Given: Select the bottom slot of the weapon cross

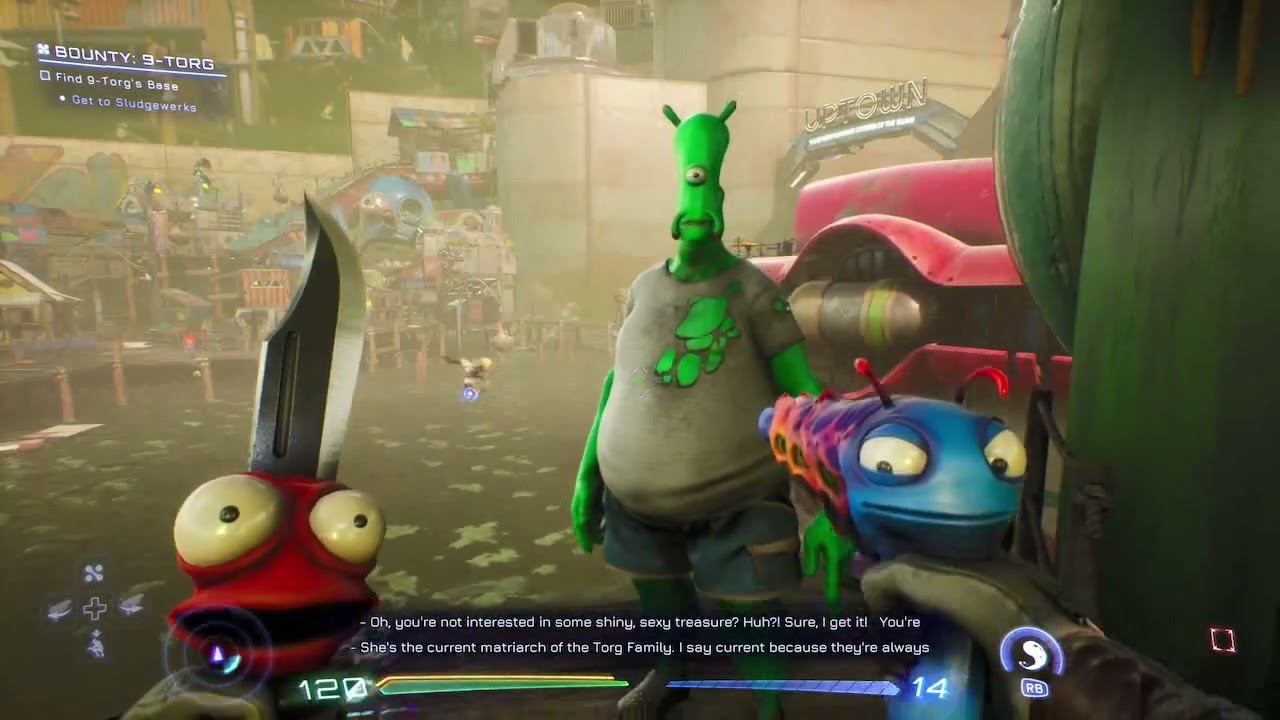Looking at the screenshot, I should coord(95,644).
